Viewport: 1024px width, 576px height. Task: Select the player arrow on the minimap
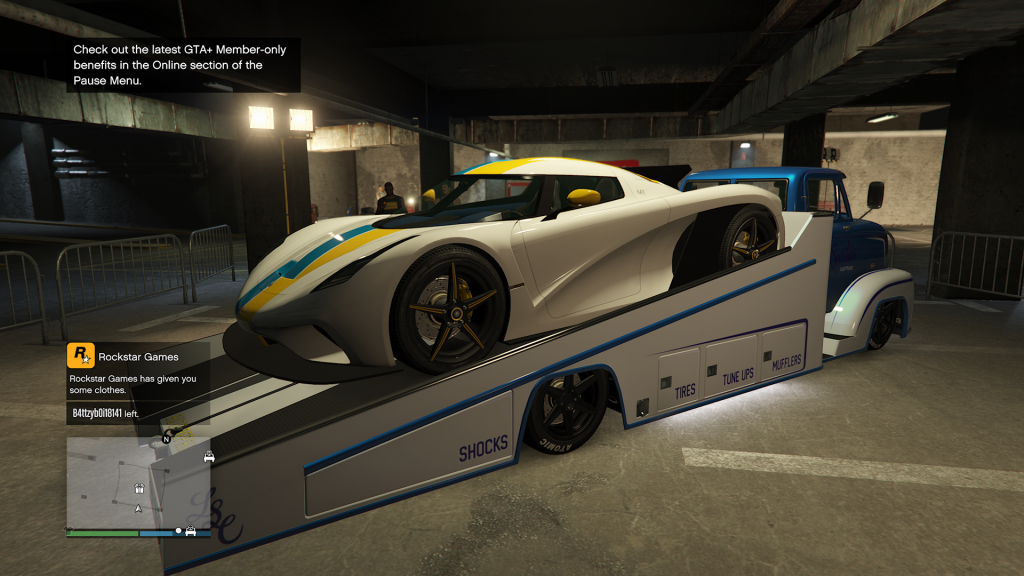click(139, 508)
